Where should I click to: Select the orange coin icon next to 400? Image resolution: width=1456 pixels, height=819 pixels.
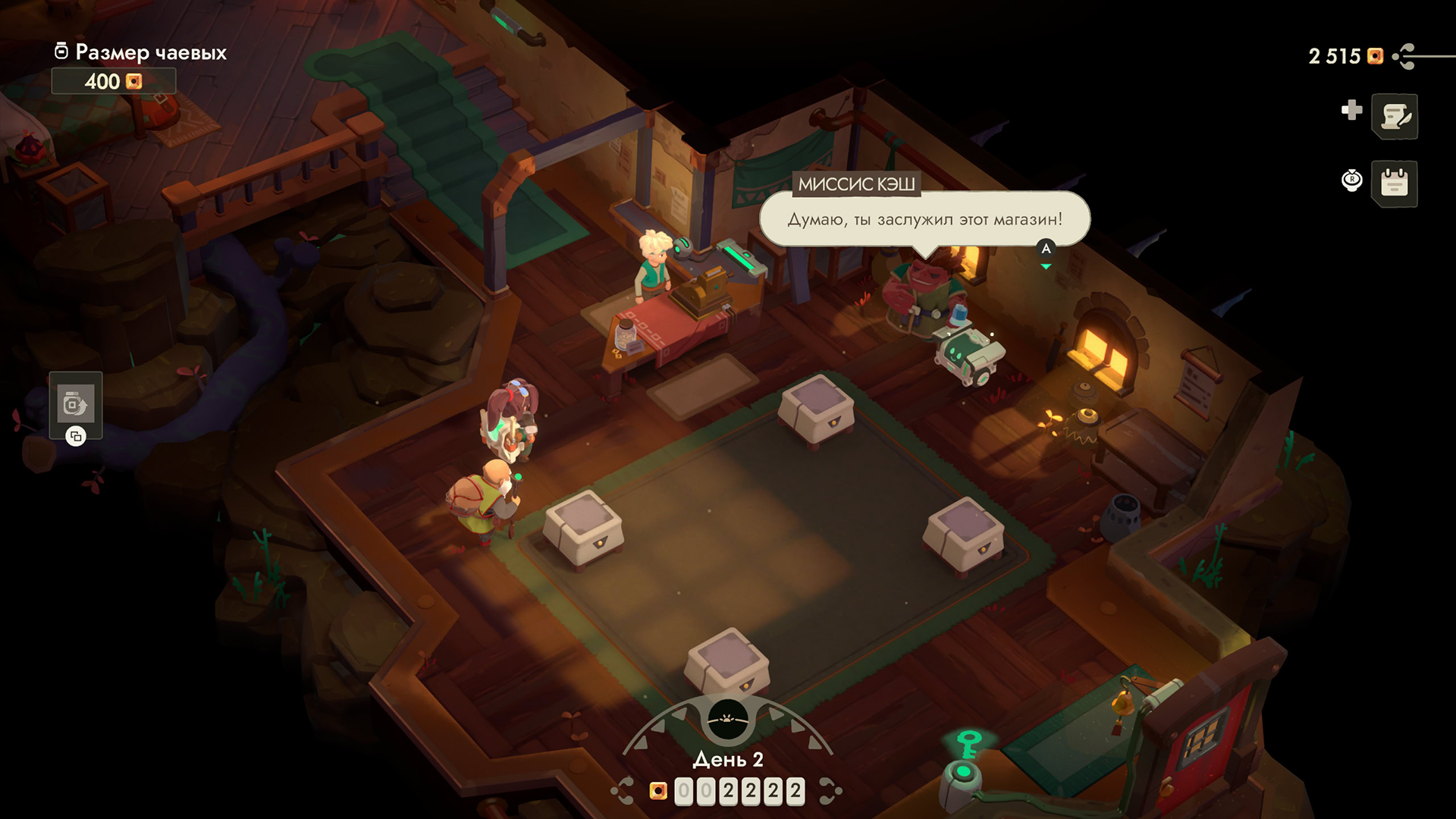[x=133, y=81]
